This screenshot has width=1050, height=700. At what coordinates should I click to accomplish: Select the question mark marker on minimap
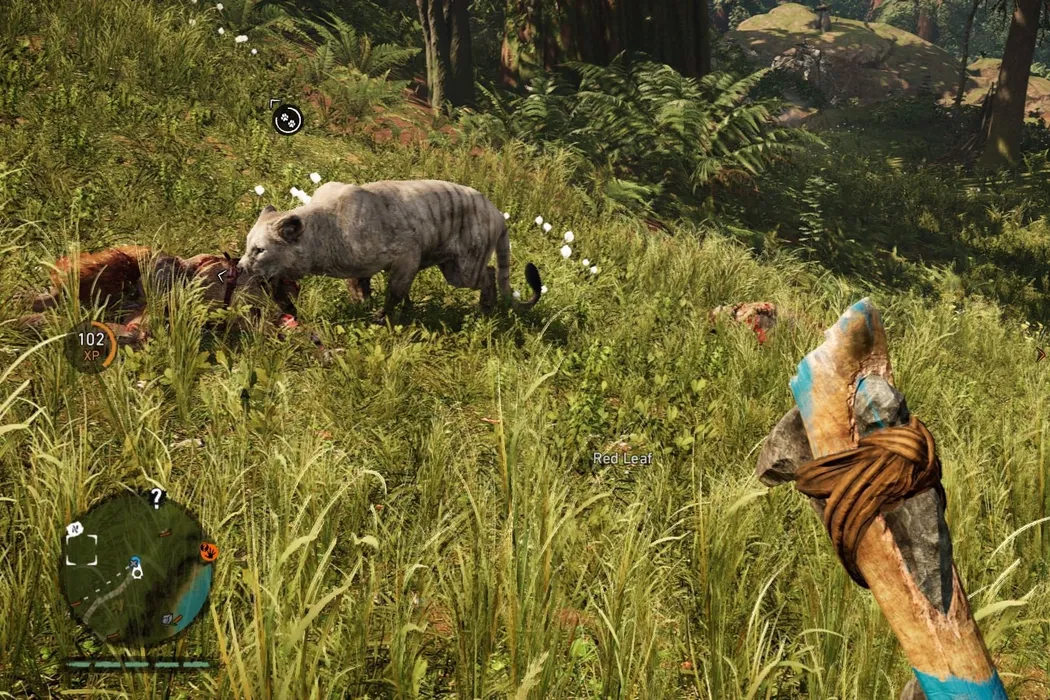(x=156, y=497)
